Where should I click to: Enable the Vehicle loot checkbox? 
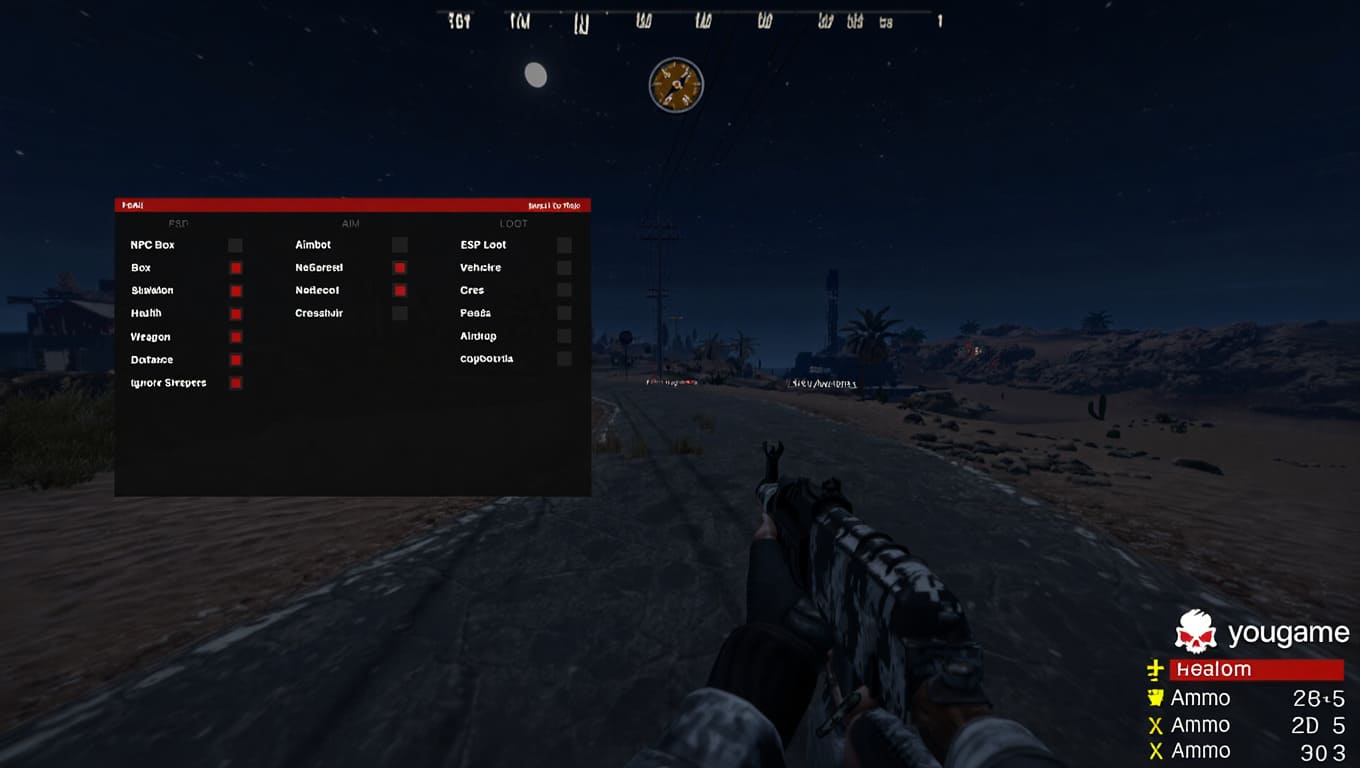pyautogui.click(x=564, y=268)
